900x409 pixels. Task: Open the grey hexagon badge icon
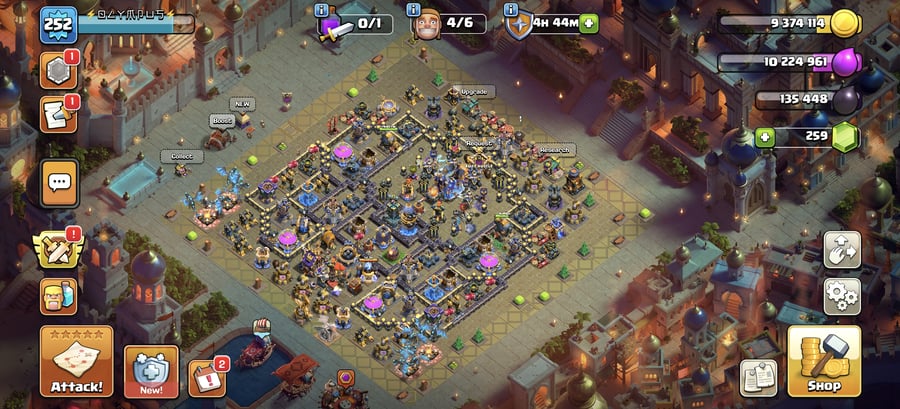(x=59, y=70)
